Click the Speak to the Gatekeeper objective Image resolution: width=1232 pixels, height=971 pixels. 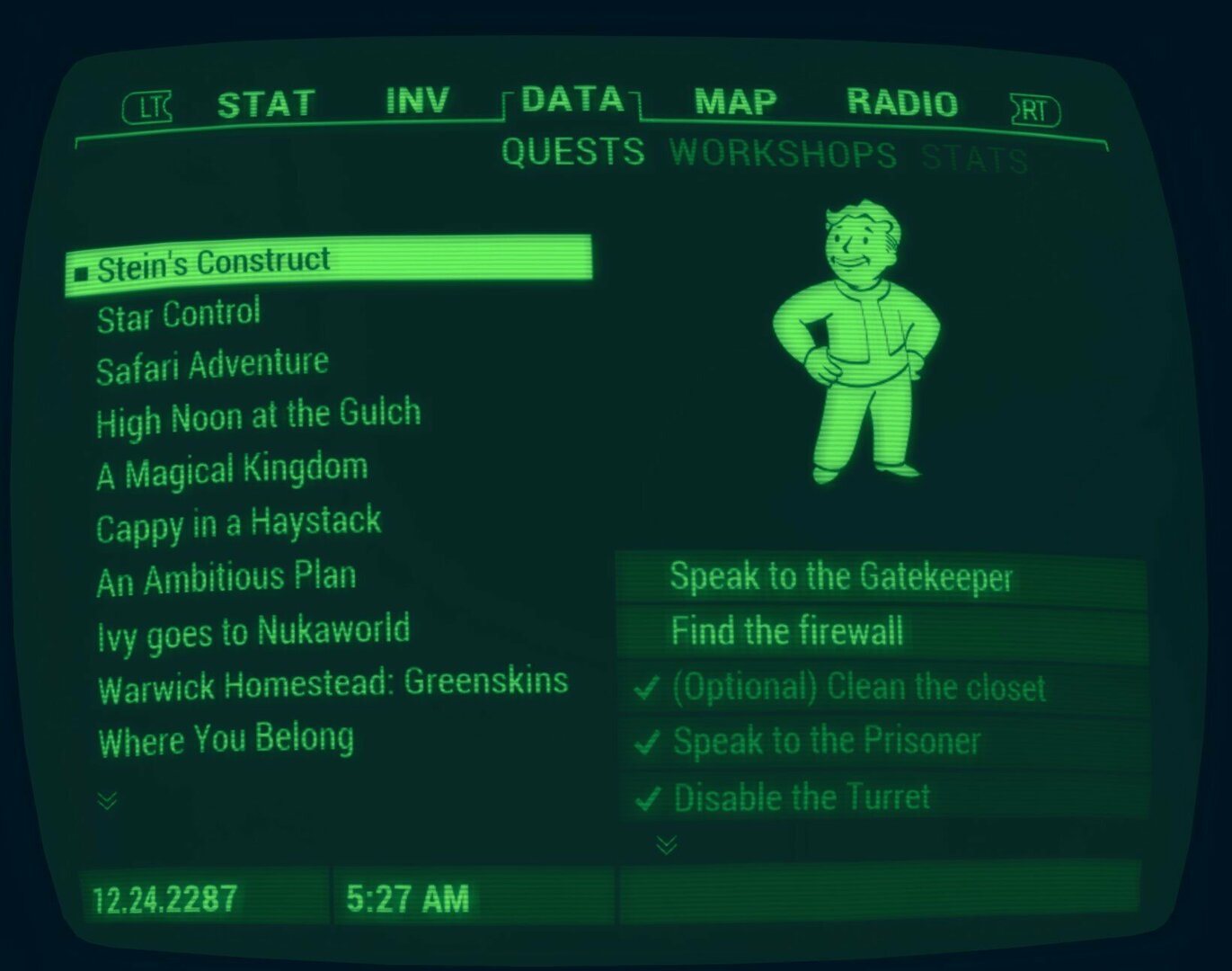pyautogui.click(x=841, y=577)
